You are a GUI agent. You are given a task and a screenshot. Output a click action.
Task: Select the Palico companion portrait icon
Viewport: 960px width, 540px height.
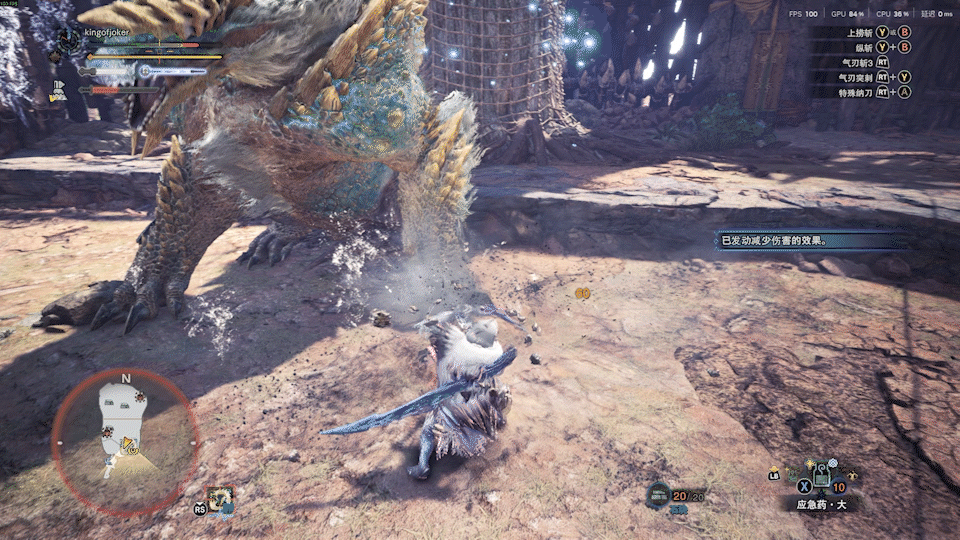coord(221,499)
